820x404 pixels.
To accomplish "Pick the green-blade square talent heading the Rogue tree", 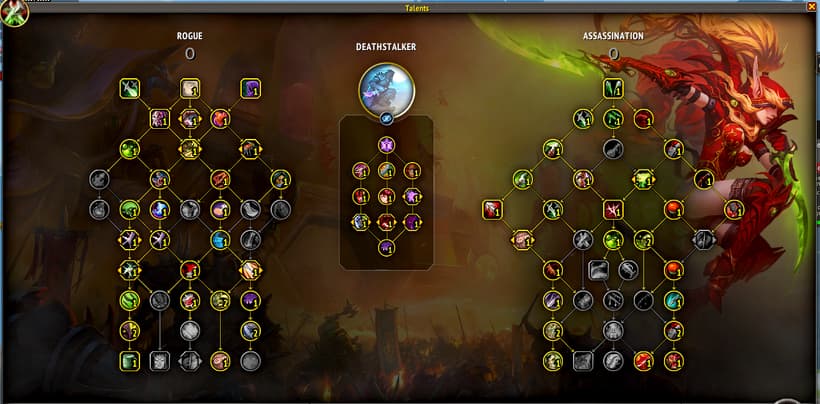I will 129,89.
